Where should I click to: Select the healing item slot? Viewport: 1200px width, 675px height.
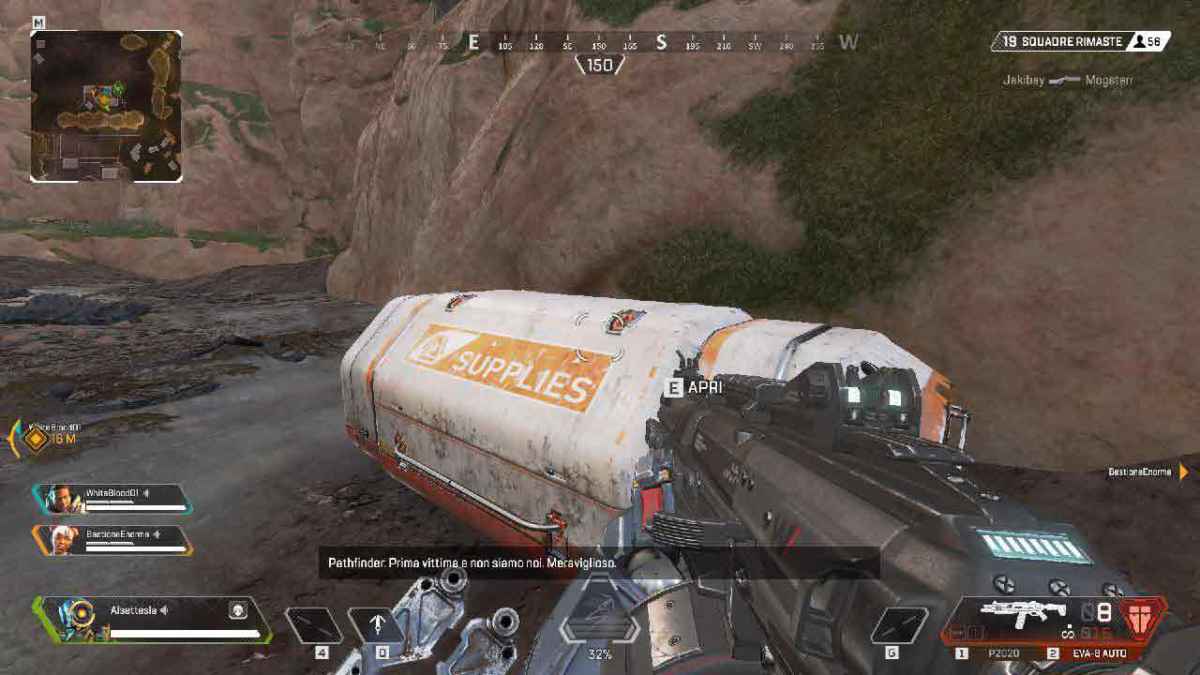pos(313,625)
